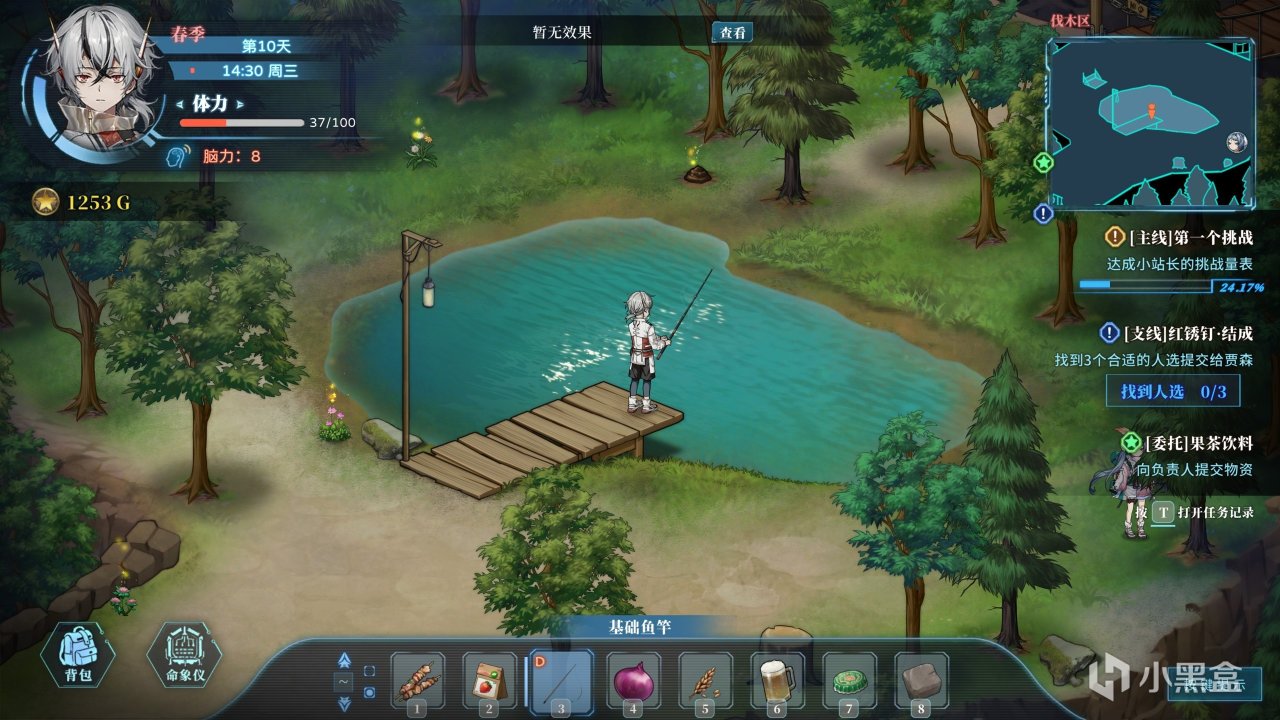Open the minimap
Image resolution: width=1280 pixels, height=720 pixels.
pyautogui.click(x=1150, y=123)
